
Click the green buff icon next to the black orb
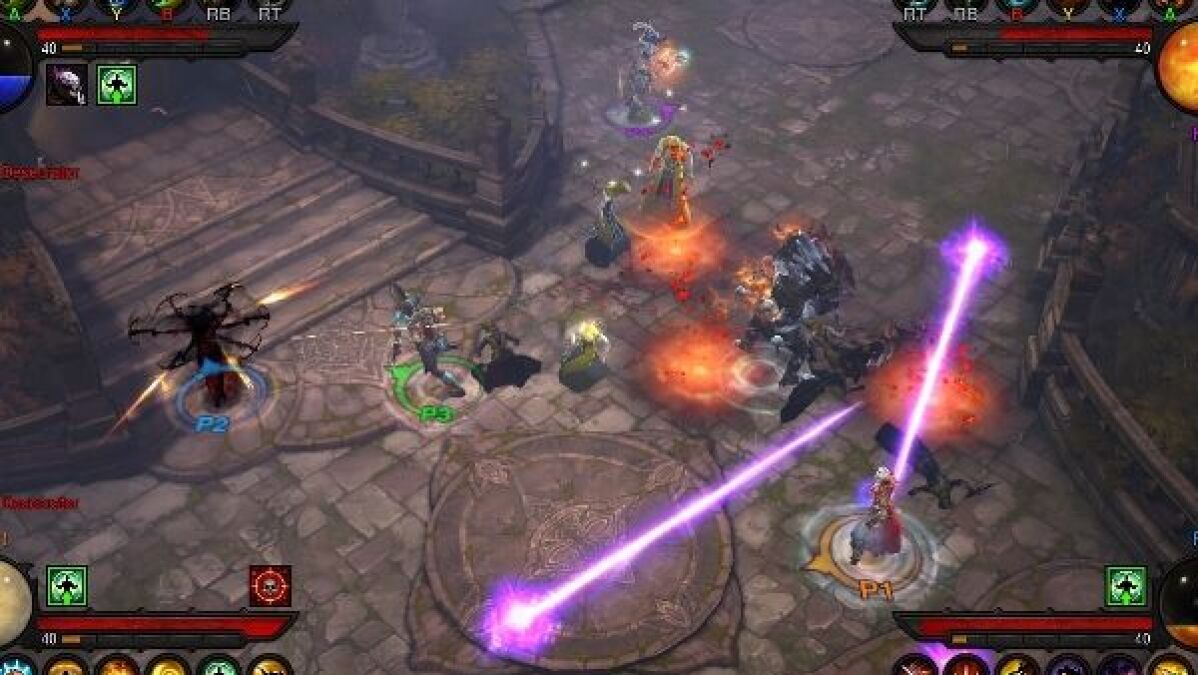point(1126,586)
